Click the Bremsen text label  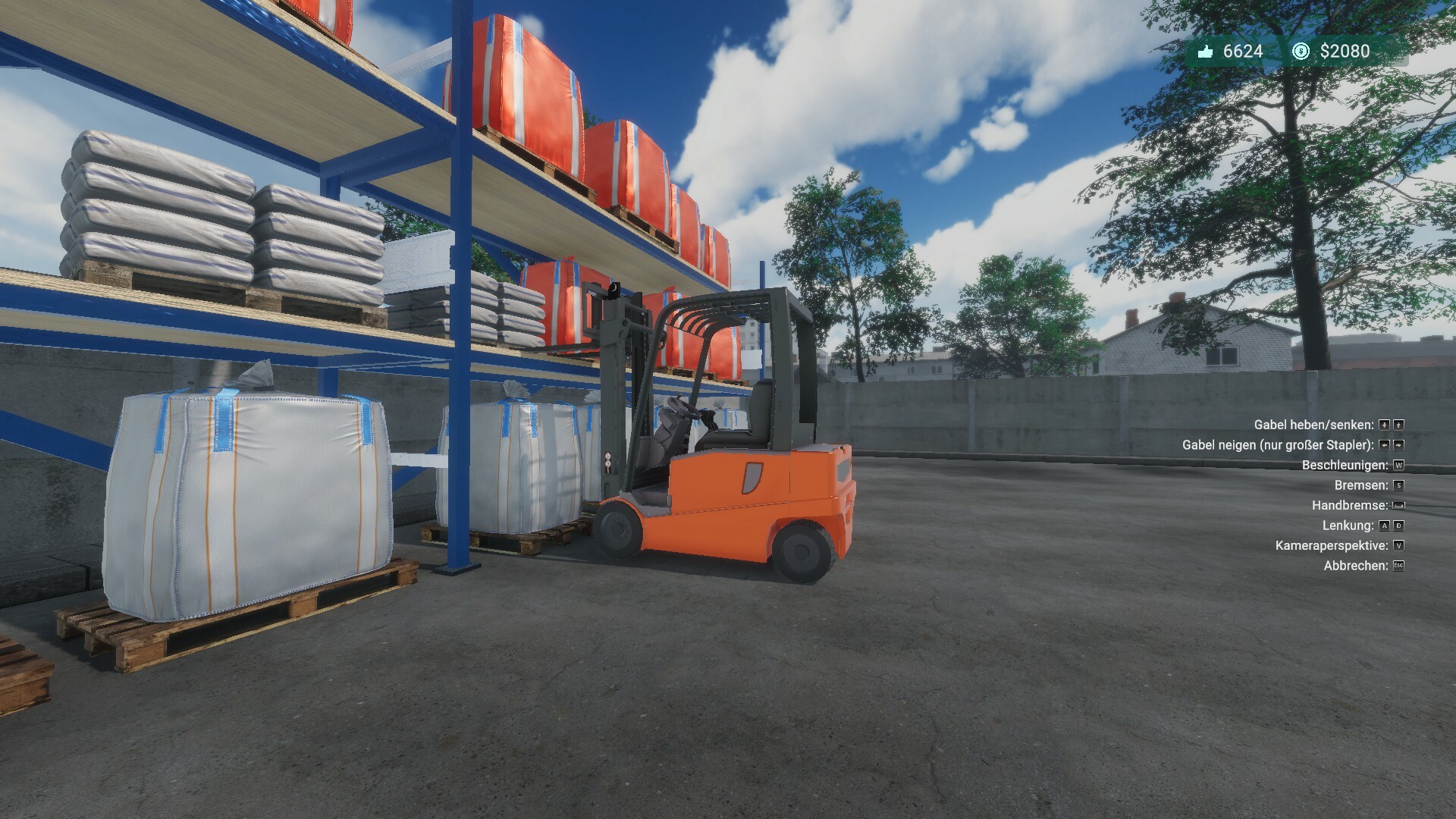(x=1361, y=485)
